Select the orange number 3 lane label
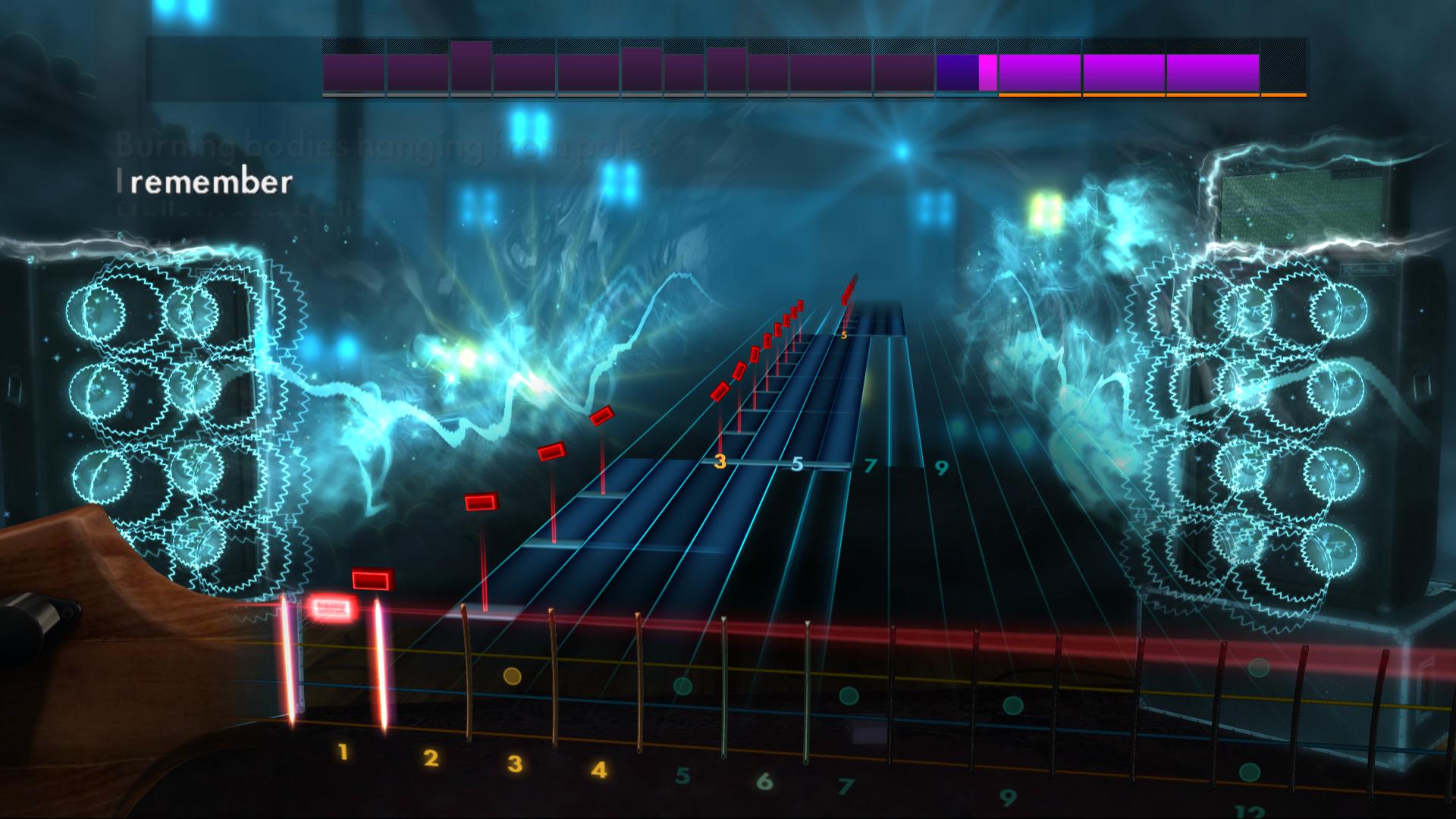The width and height of the screenshot is (1456, 819). pos(720,460)
